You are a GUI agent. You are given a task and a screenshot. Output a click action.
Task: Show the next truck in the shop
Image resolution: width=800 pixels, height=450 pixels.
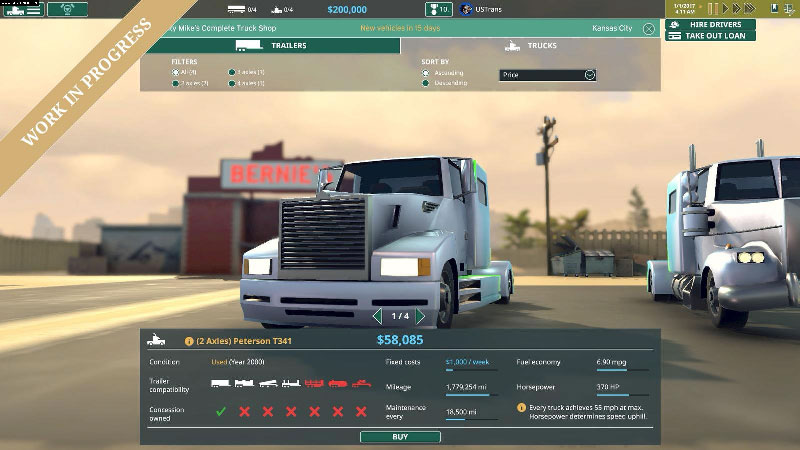(420, 316)
